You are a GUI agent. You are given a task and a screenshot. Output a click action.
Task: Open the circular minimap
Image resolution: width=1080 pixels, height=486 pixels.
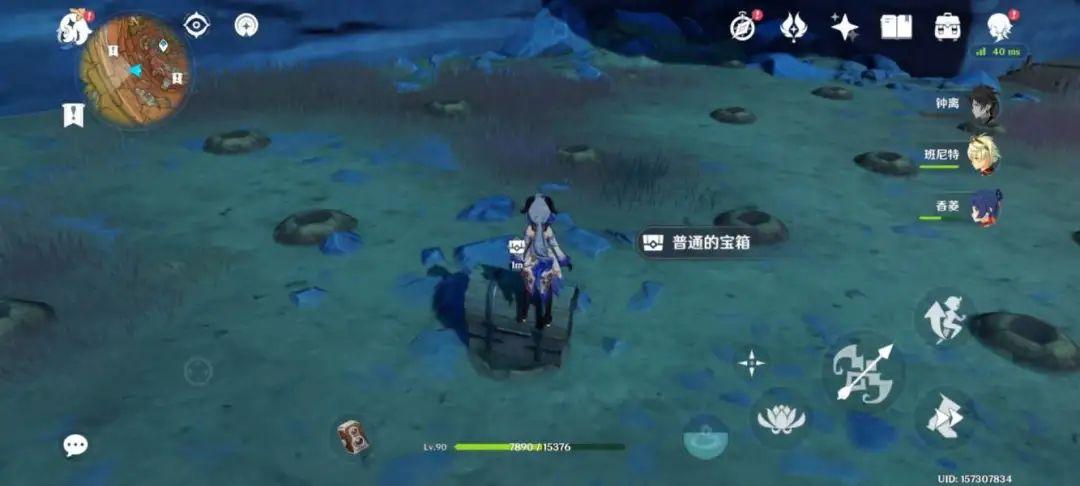(135, 70)
